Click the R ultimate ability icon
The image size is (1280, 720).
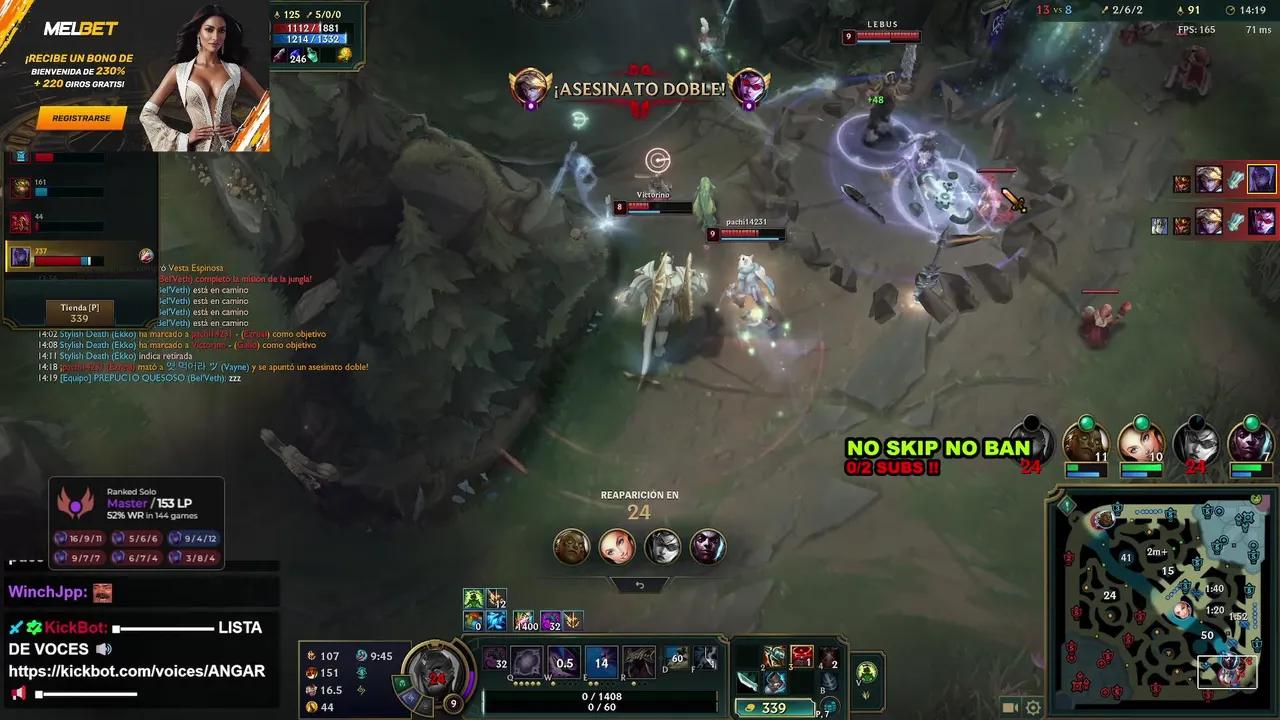pyautogui.click(x=638, y=662)
